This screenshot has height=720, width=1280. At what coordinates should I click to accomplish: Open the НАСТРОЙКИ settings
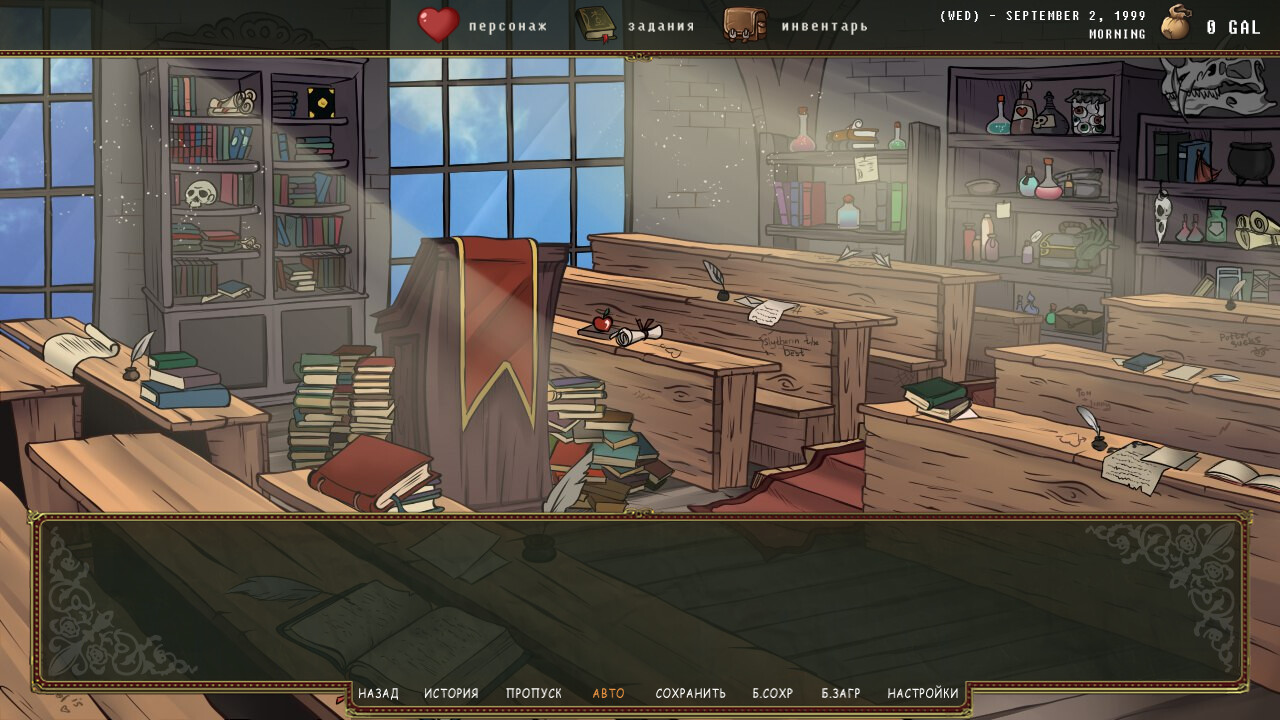point(922,692)
